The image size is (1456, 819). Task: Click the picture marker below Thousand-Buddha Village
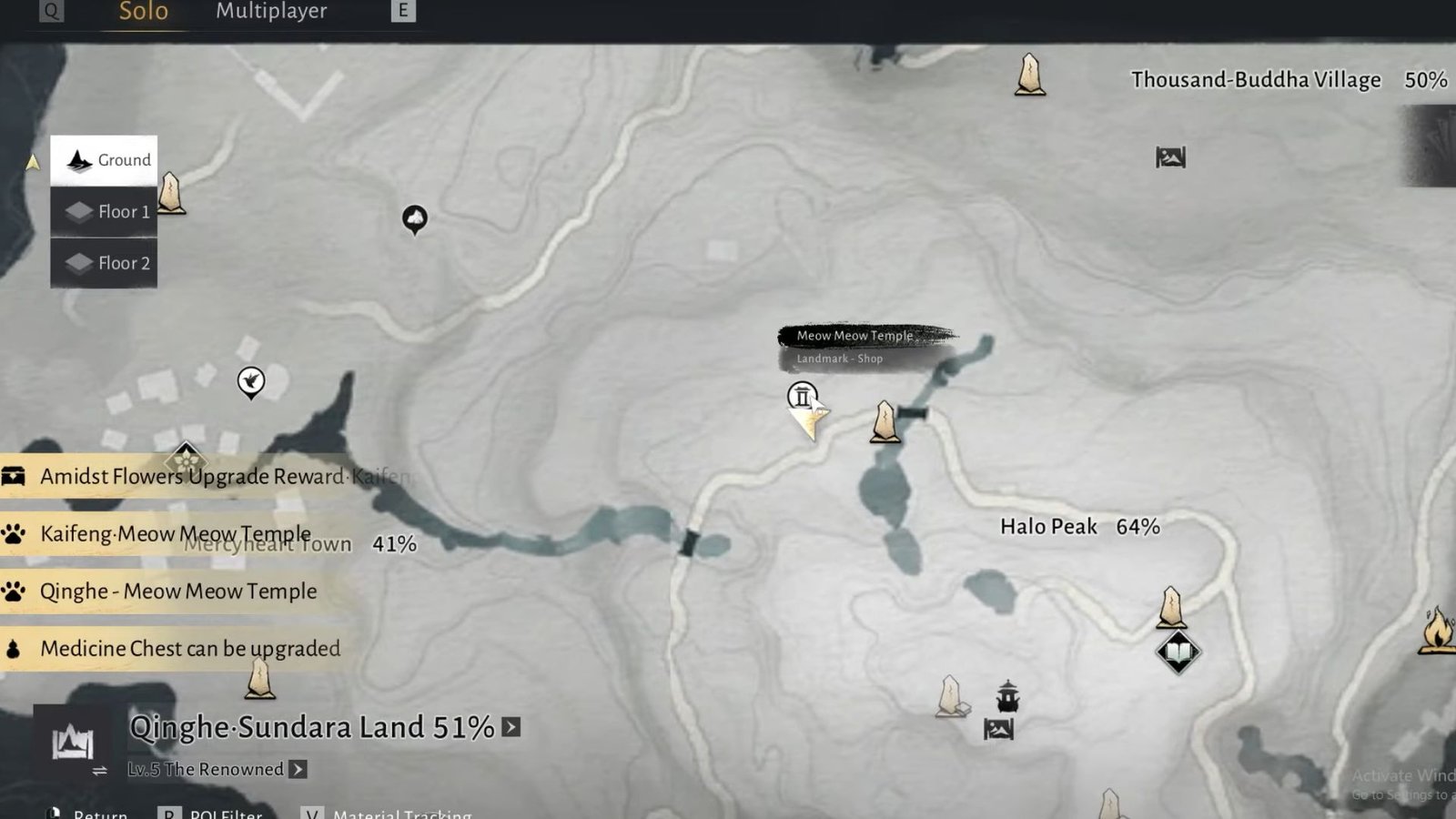[x=1170, y=157]
